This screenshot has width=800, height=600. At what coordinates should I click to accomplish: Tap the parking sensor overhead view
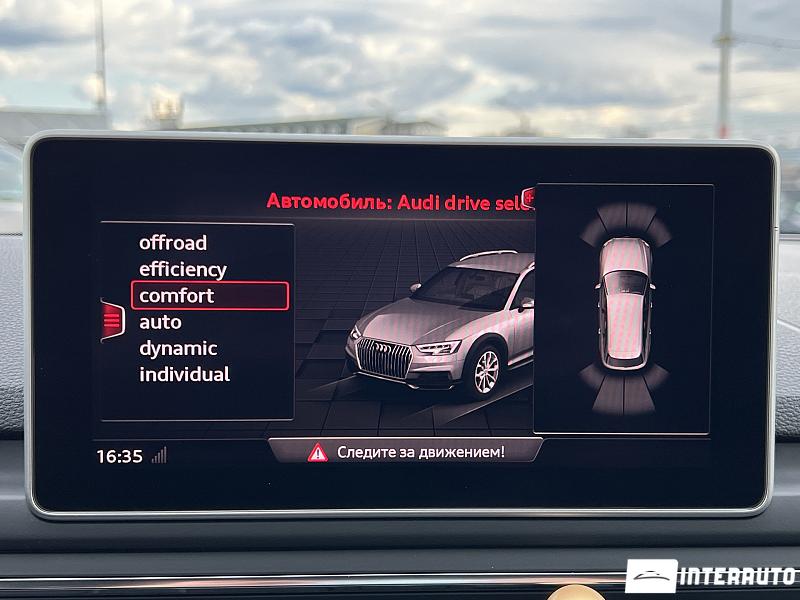624,308
